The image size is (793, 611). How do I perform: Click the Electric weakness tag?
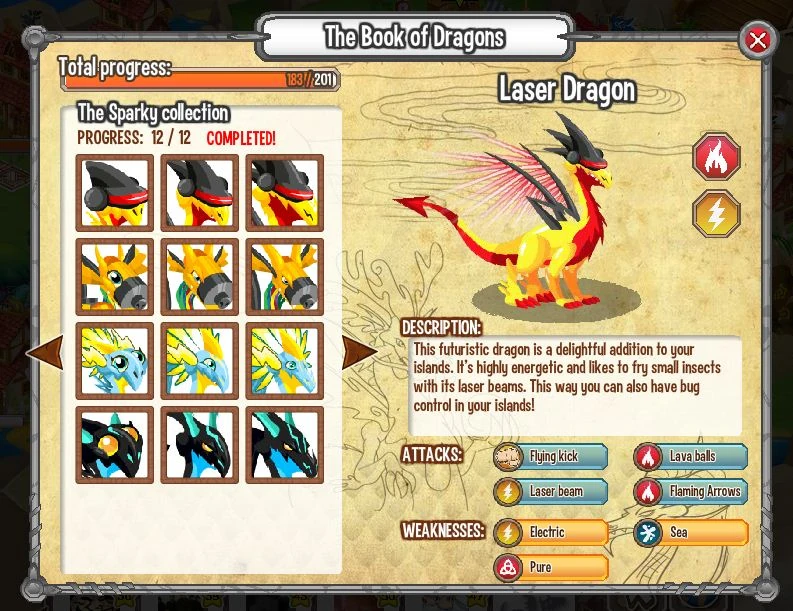[x=551, y=532]
